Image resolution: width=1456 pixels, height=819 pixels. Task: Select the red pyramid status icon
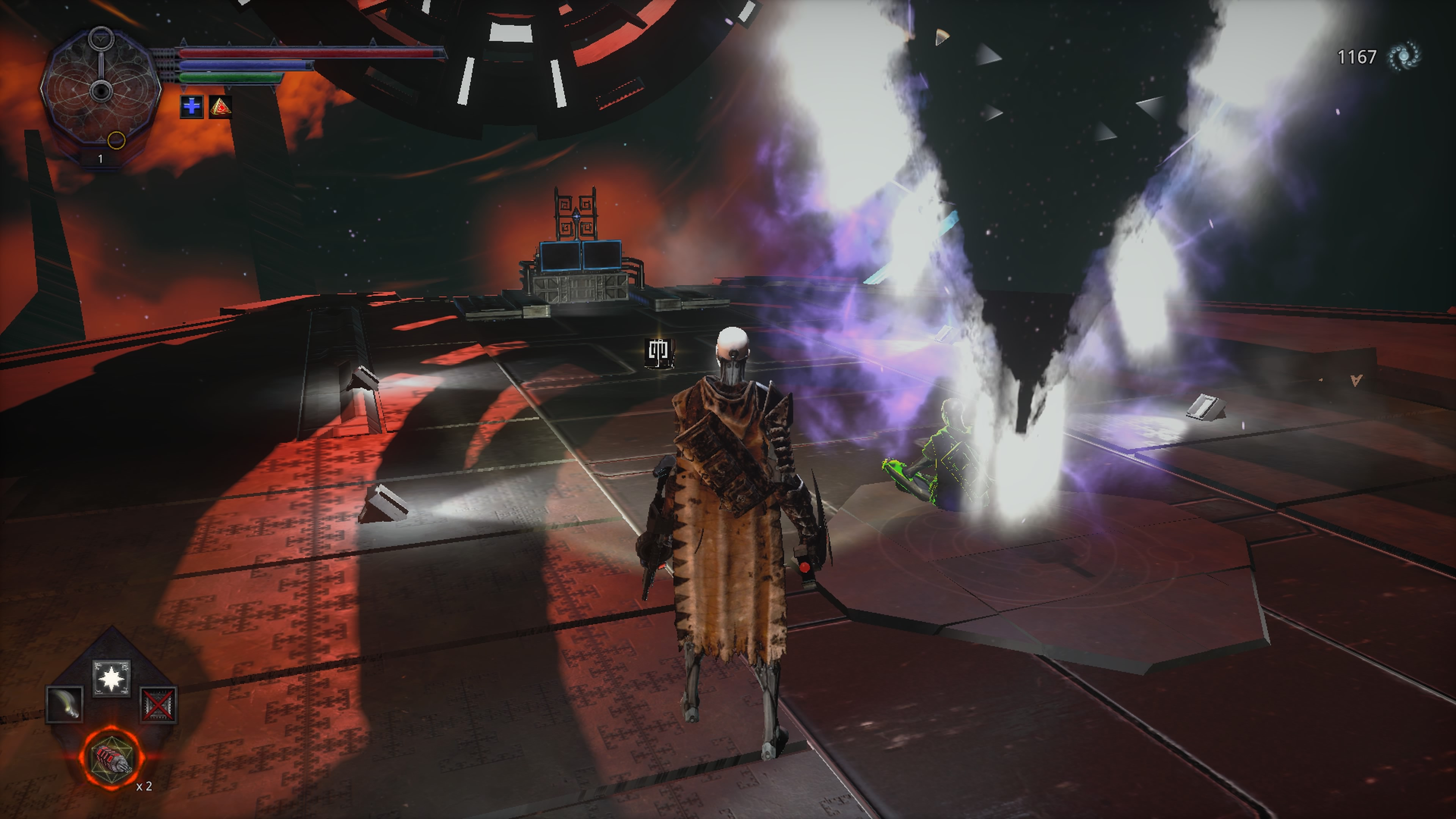click(220, 106)
